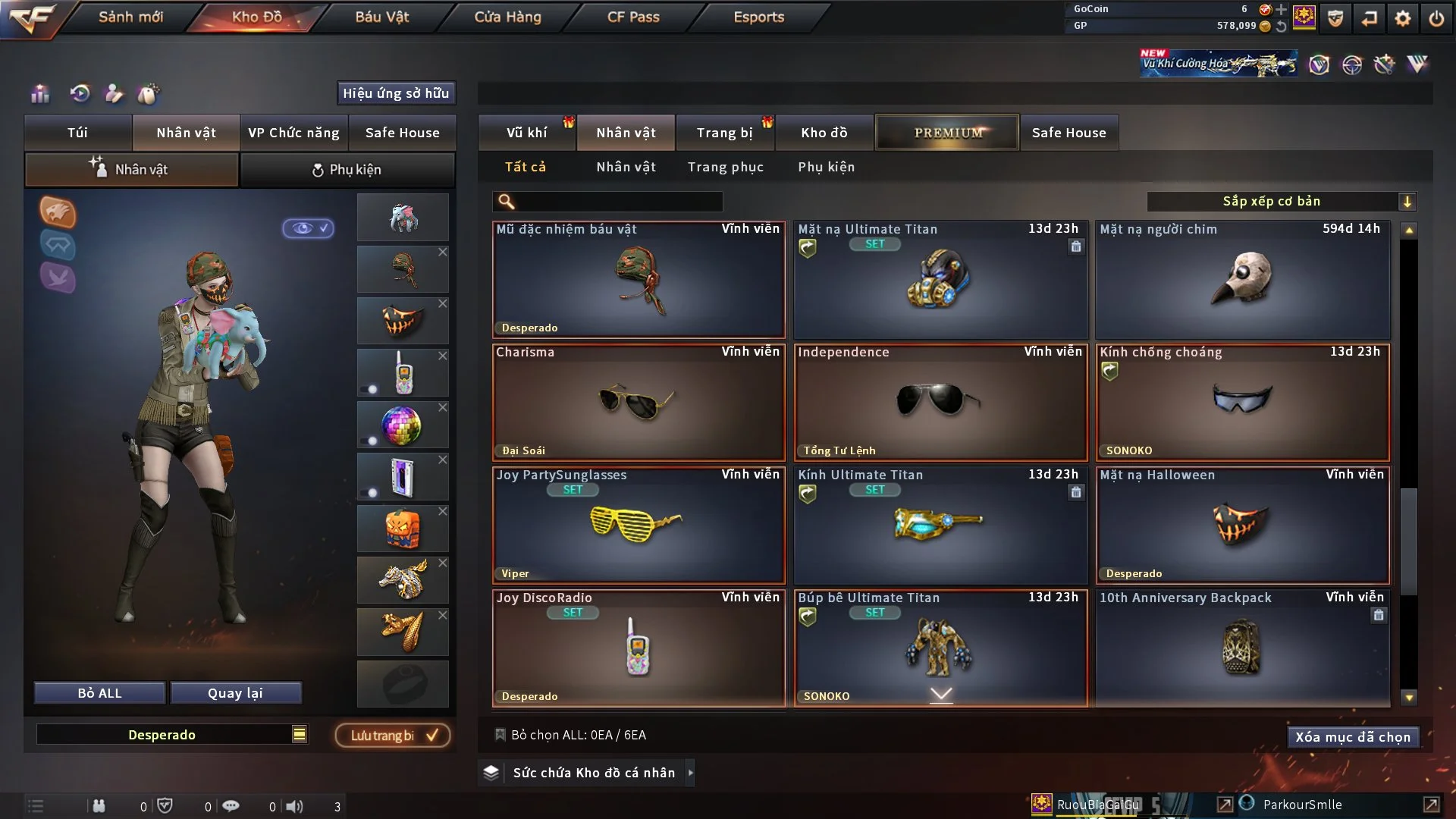Select the 10th Anniversary Backpack item
The width and height of the screenshot is (1456, 819).
pos(1242,648)
